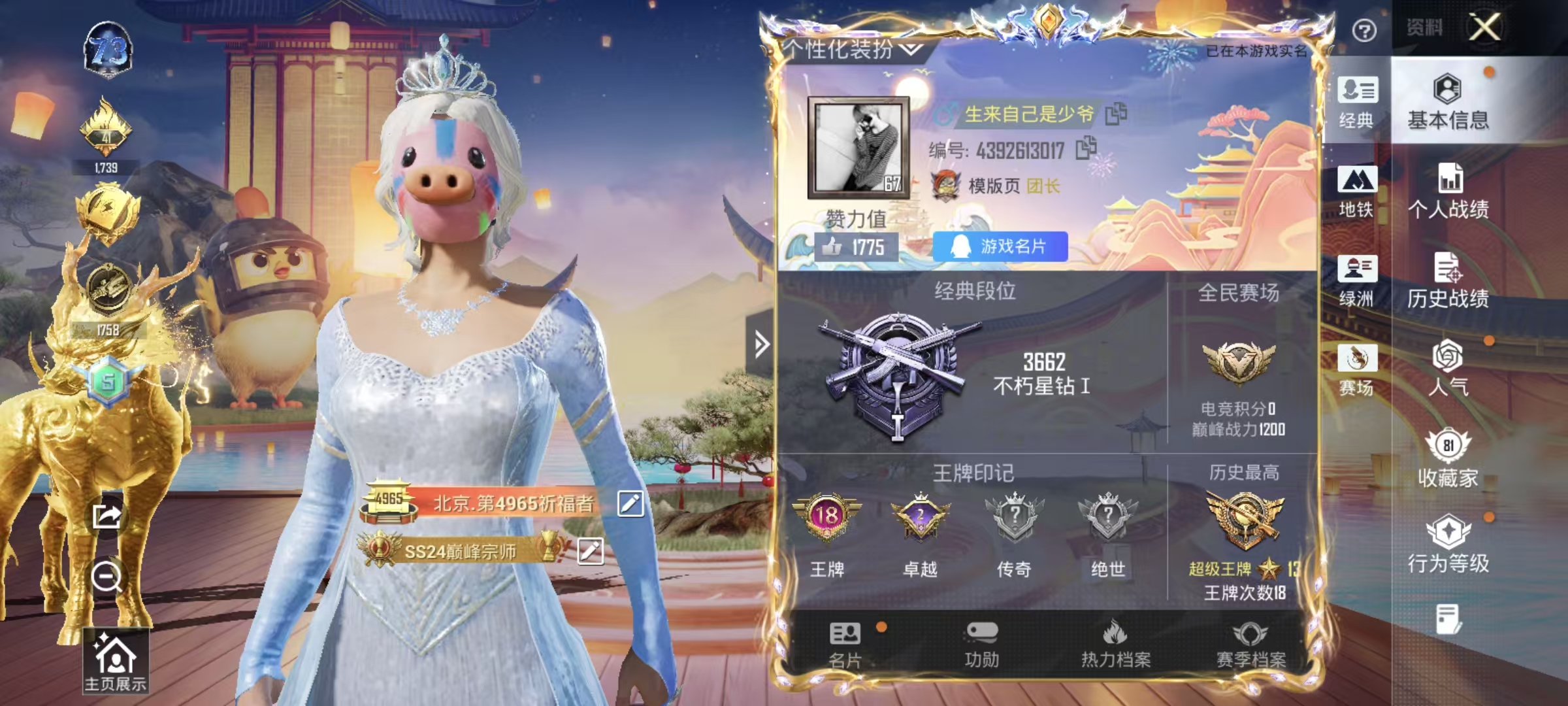The height and width of the screenshot is (706, 1568).
Task: Open the 主页展示 homepage display button
Action: coord(116,662)
